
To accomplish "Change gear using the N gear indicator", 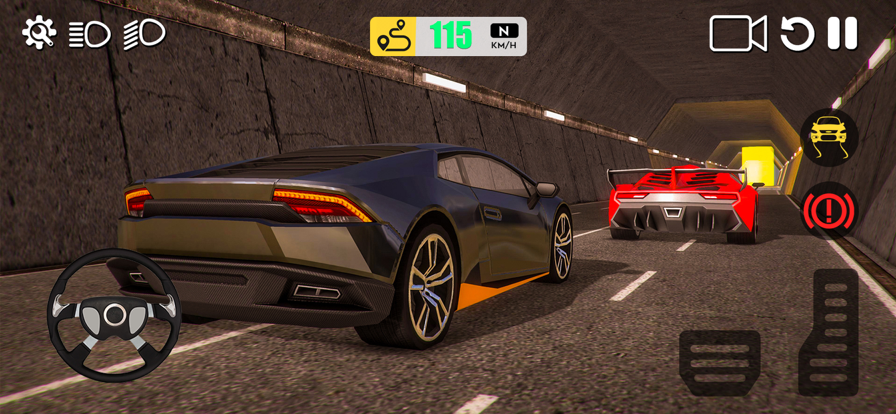I will click(503, 36).
